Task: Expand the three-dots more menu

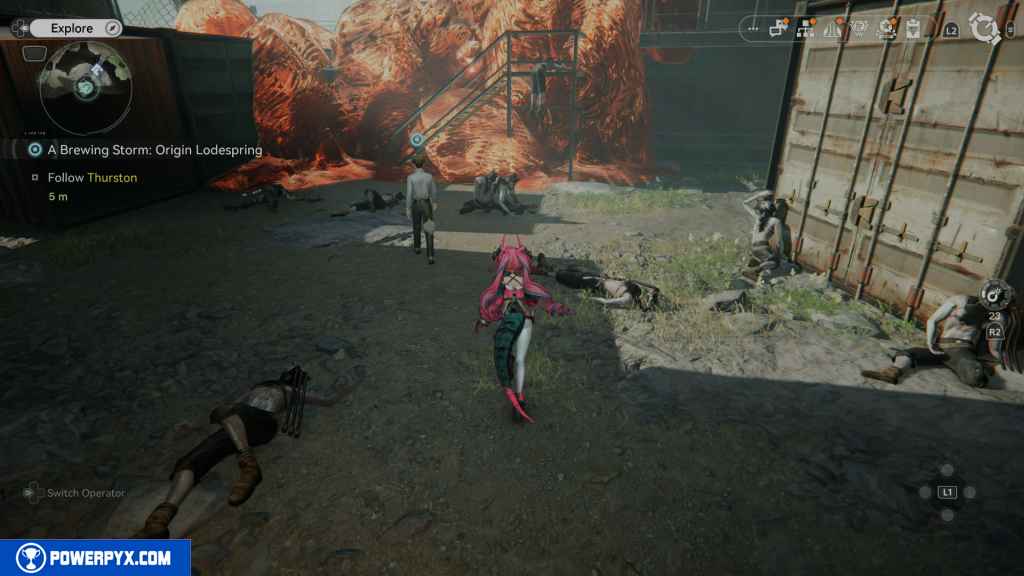Action: [752, 29]
